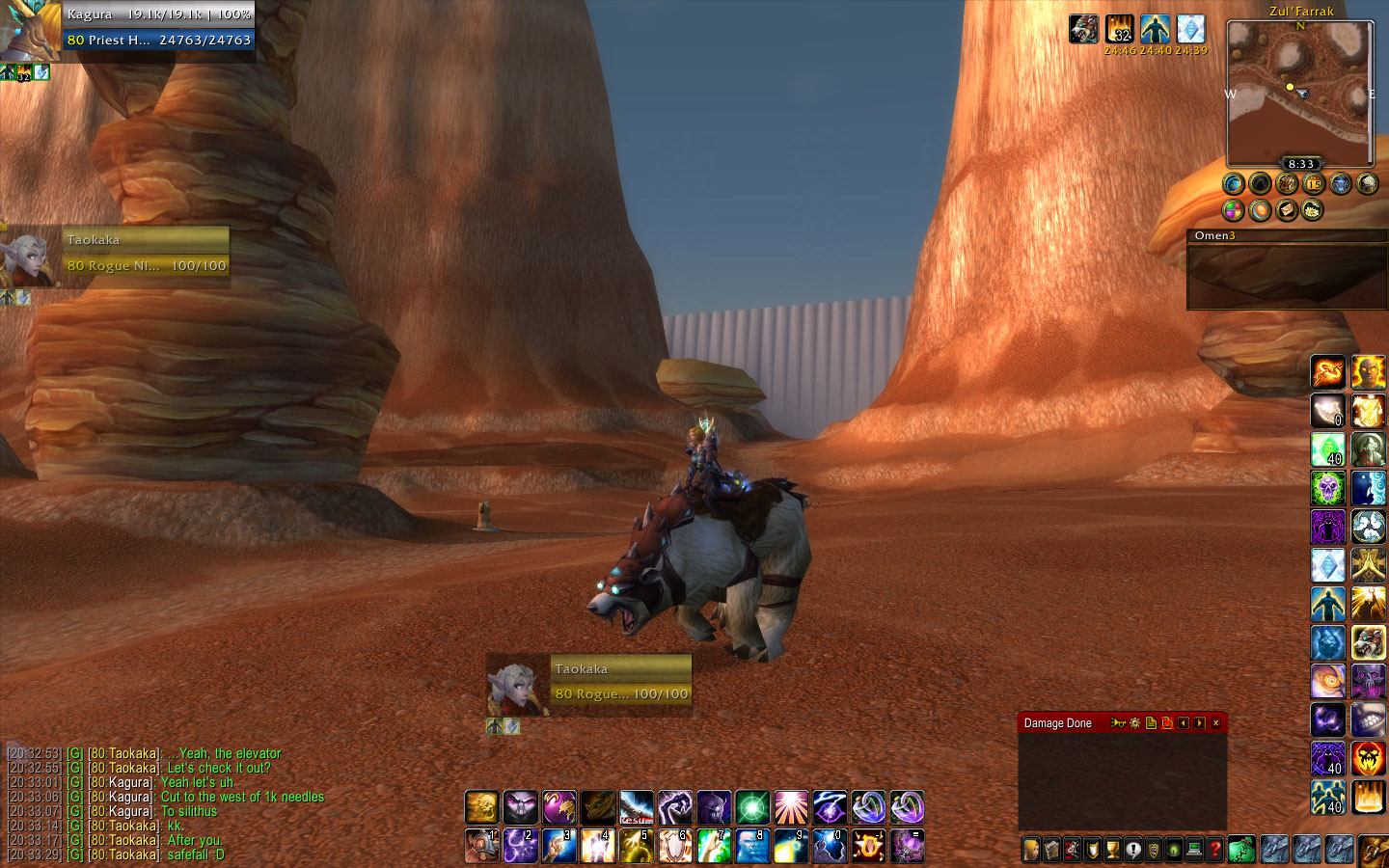1389x868 pixels.
Task: Activate the Shadowform mask ability
Action: [521, 807]
